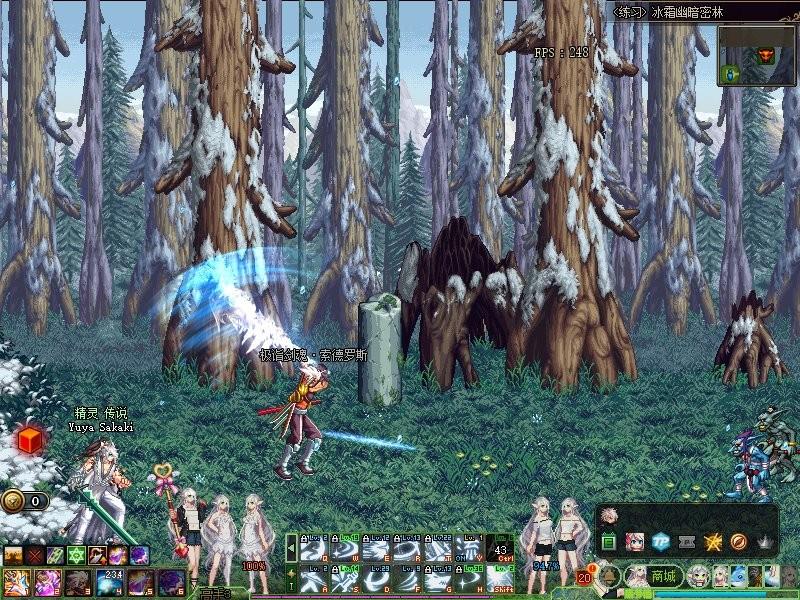Click the skill bar left arrow toggle
Image resolution: width=800 pixels, height=600 pixels.
[291, 549]
